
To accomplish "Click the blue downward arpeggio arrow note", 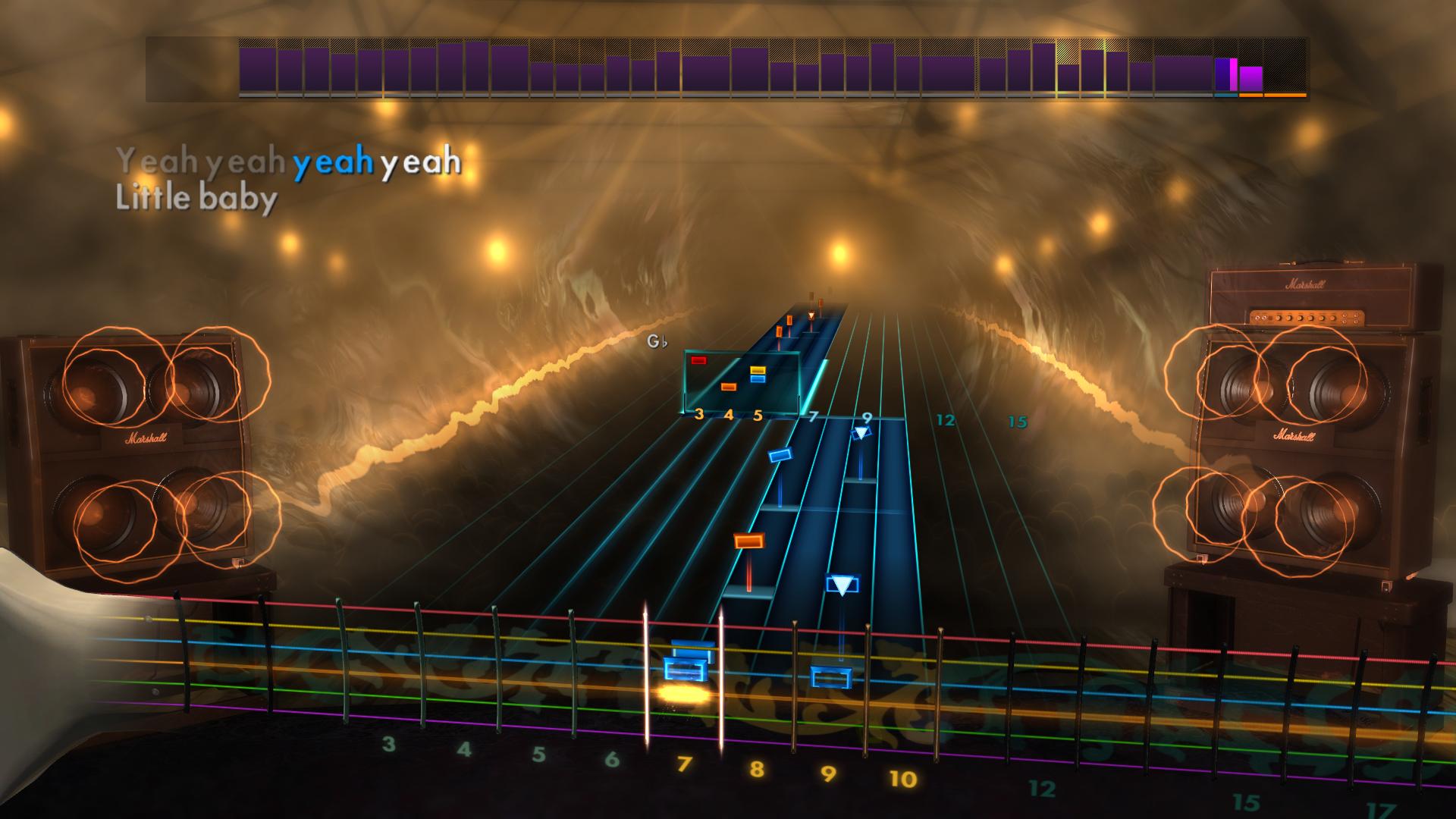I will pos(842,582).
